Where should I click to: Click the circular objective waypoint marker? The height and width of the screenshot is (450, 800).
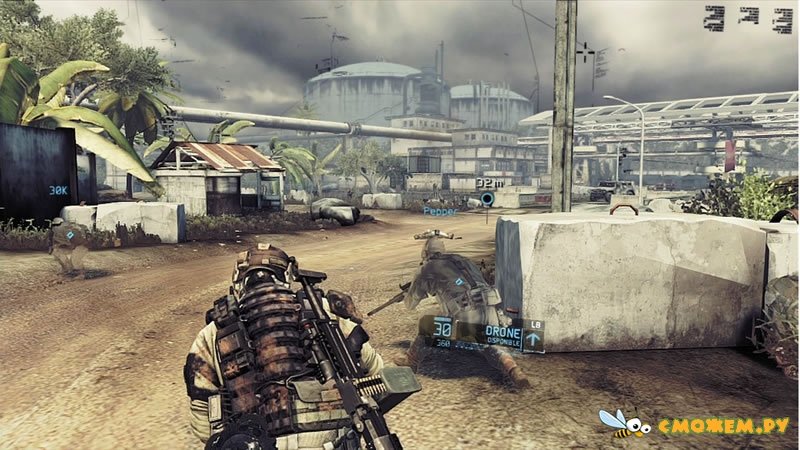[x=487, y=198]
